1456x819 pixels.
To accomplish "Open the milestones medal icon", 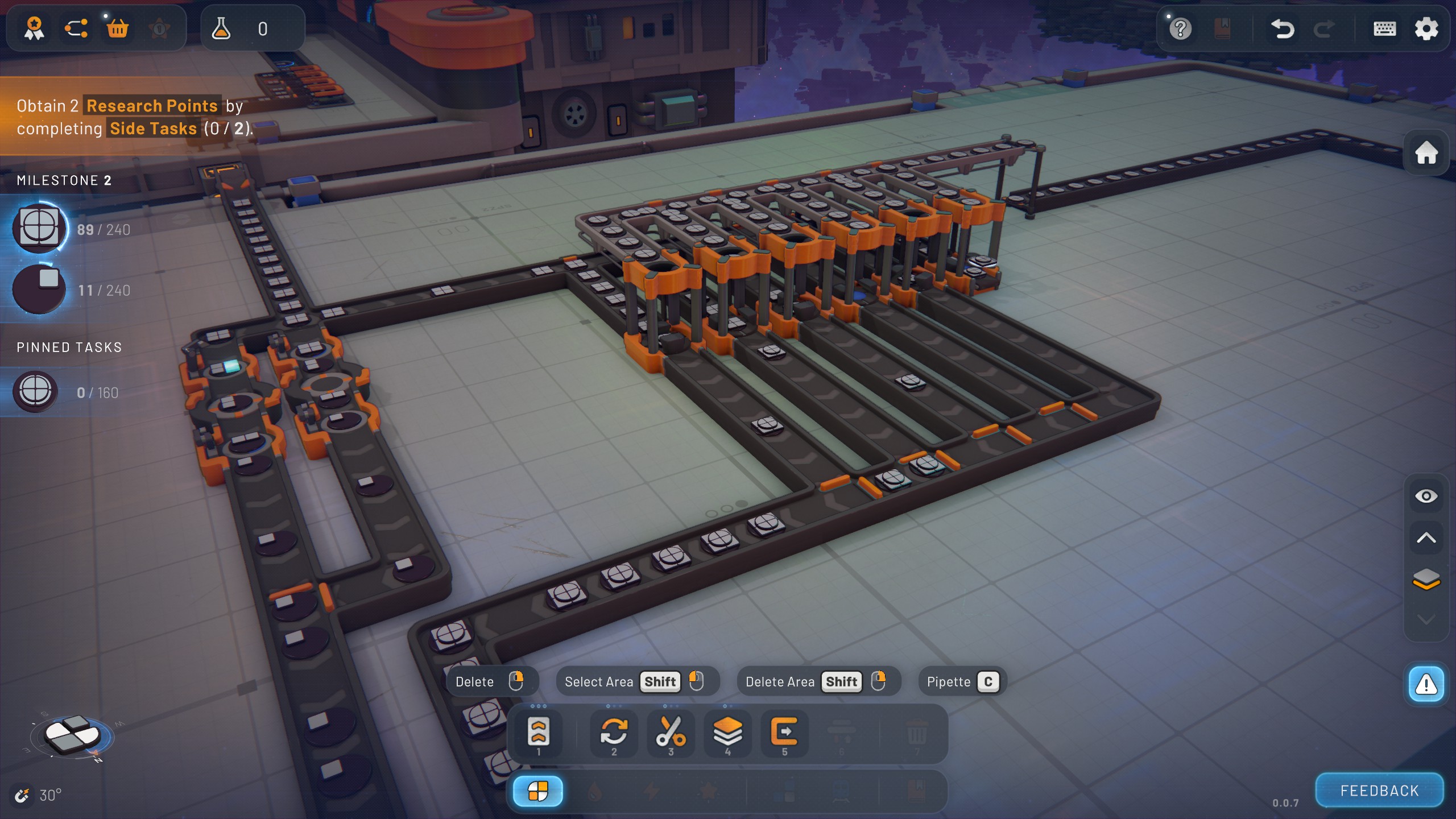I will click(34, 28).
